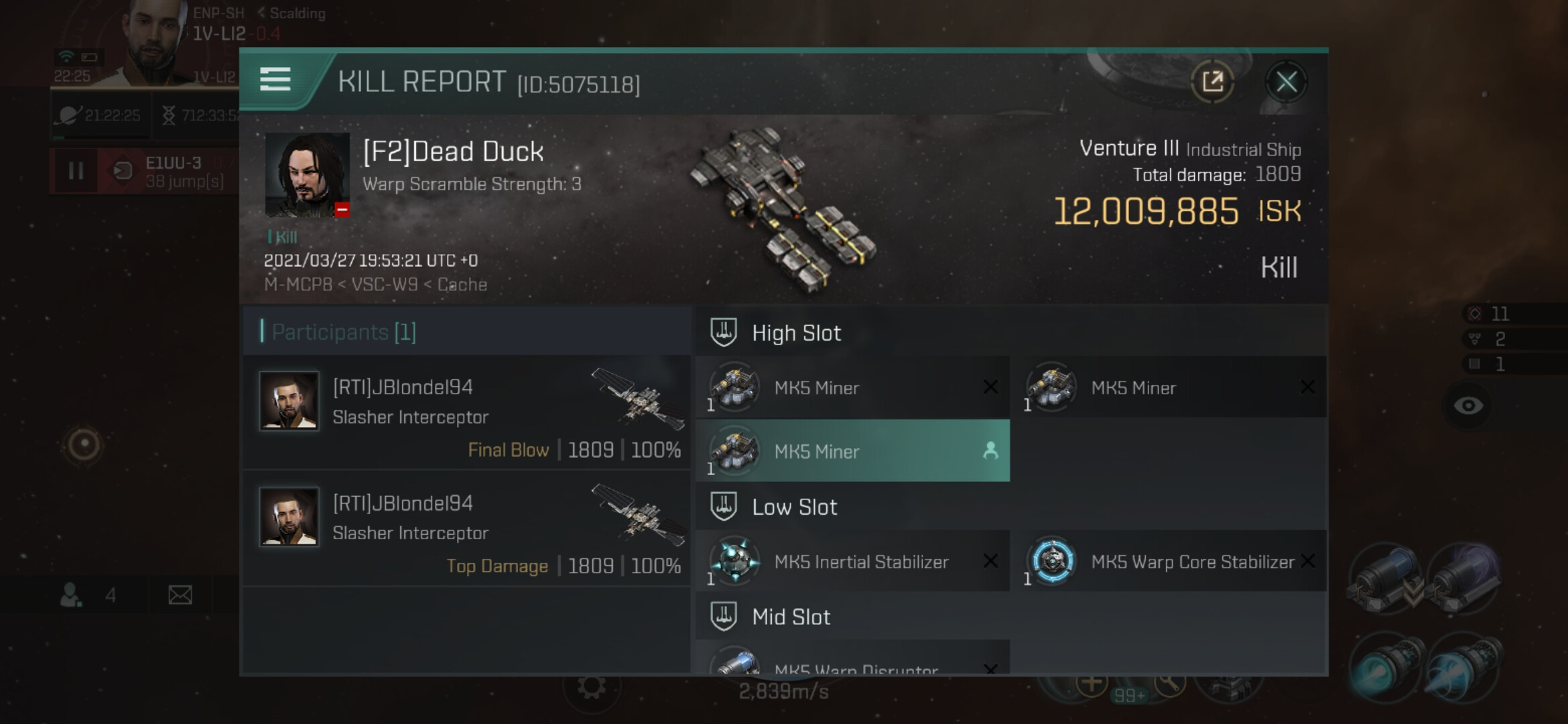Image resolution: width=1568 pixels, height=724 pixels.
Task: Open the Kill Report hamburger menu
Action: click(275, 80)
